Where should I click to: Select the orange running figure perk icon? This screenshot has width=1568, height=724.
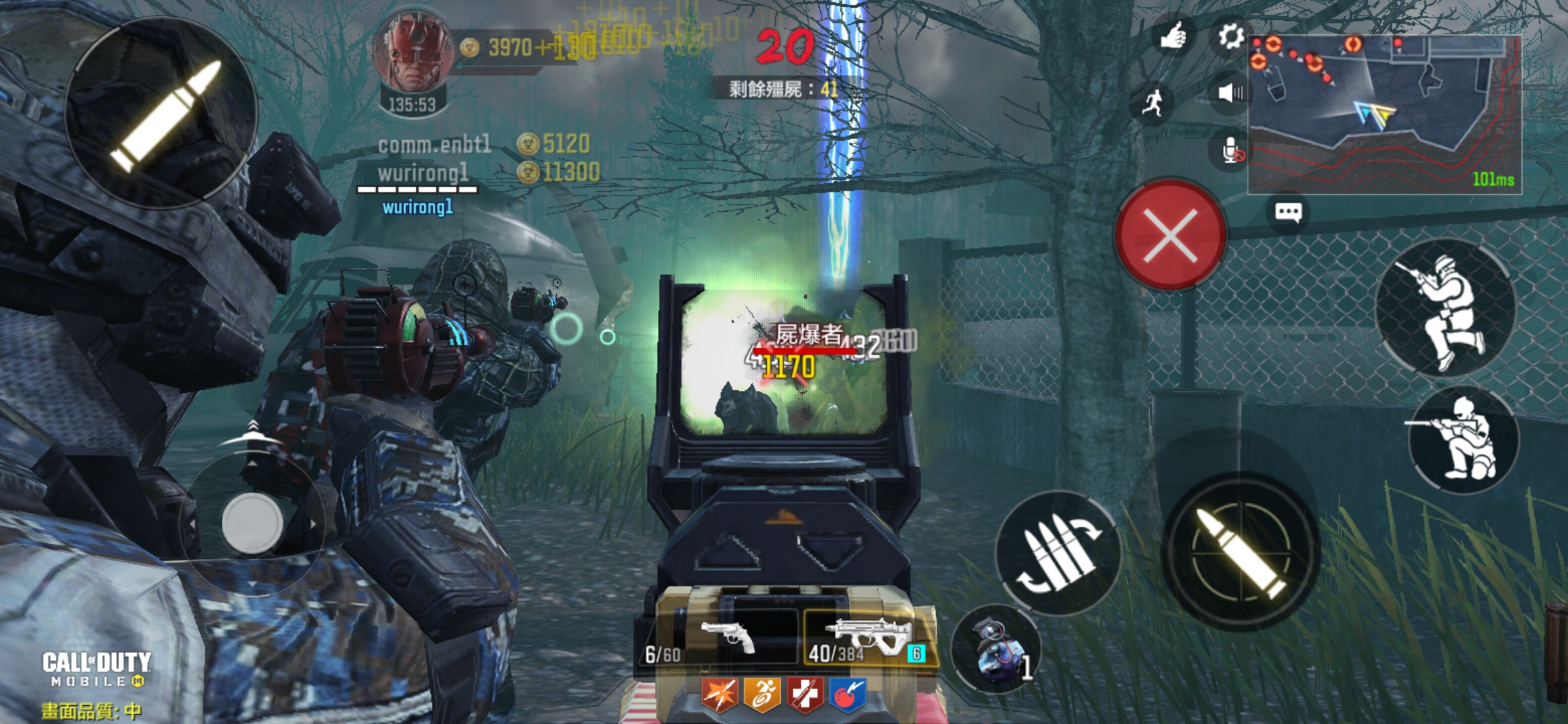[762, 694]
